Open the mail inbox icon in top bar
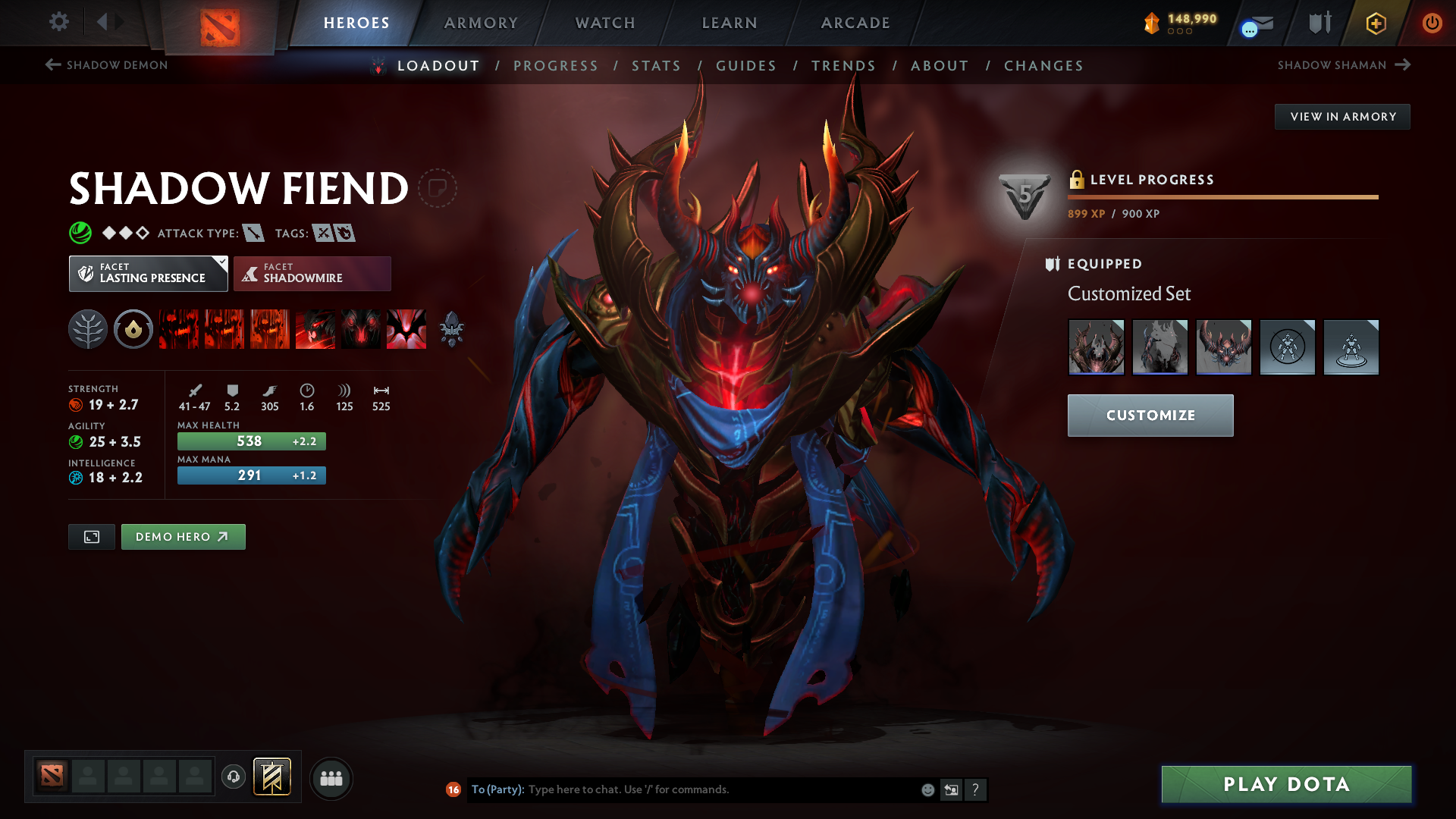Viewport: 1456px width, 819px height. (x=1255, y=23)
